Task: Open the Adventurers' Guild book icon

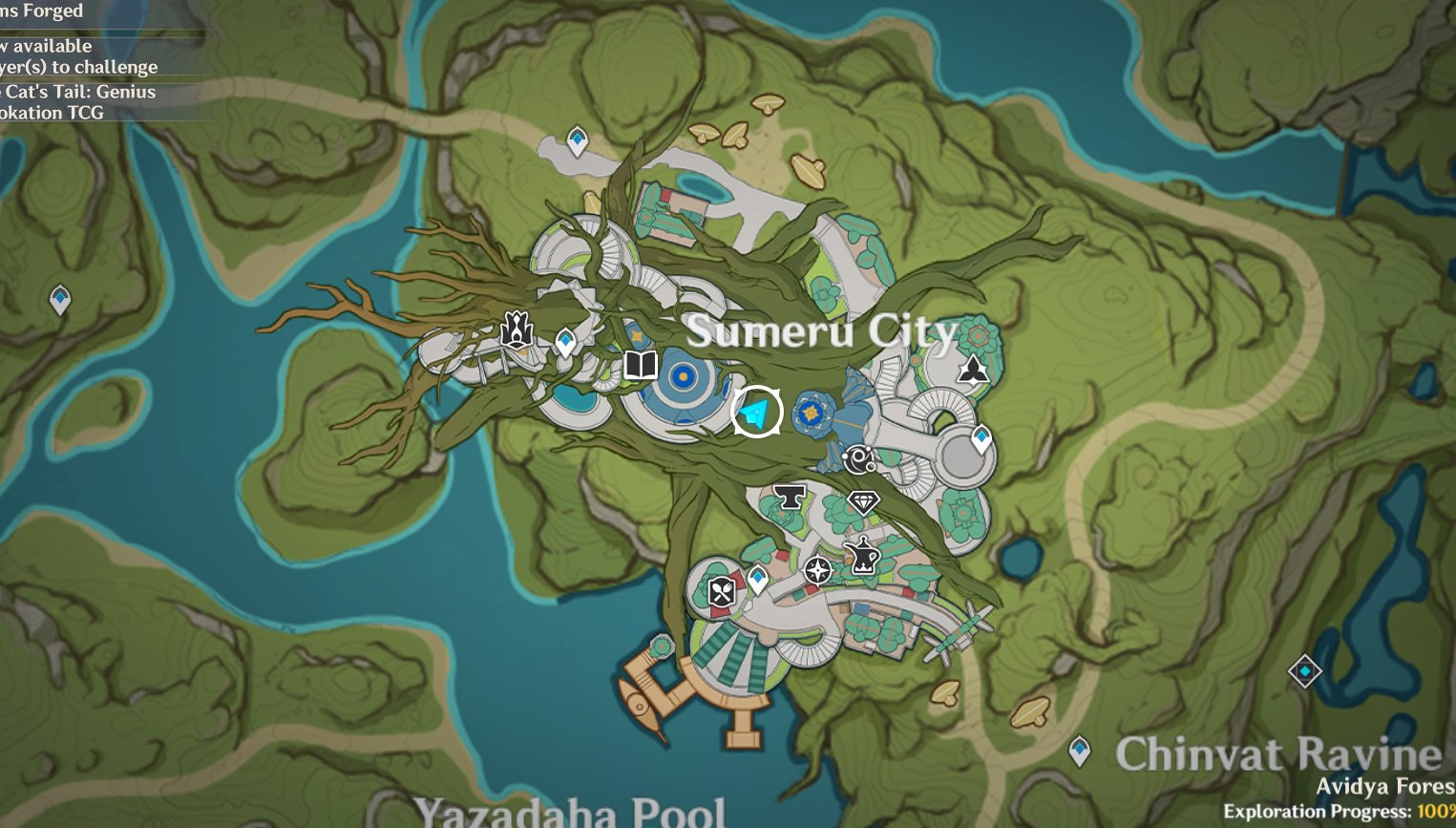Action: point(640,365)
